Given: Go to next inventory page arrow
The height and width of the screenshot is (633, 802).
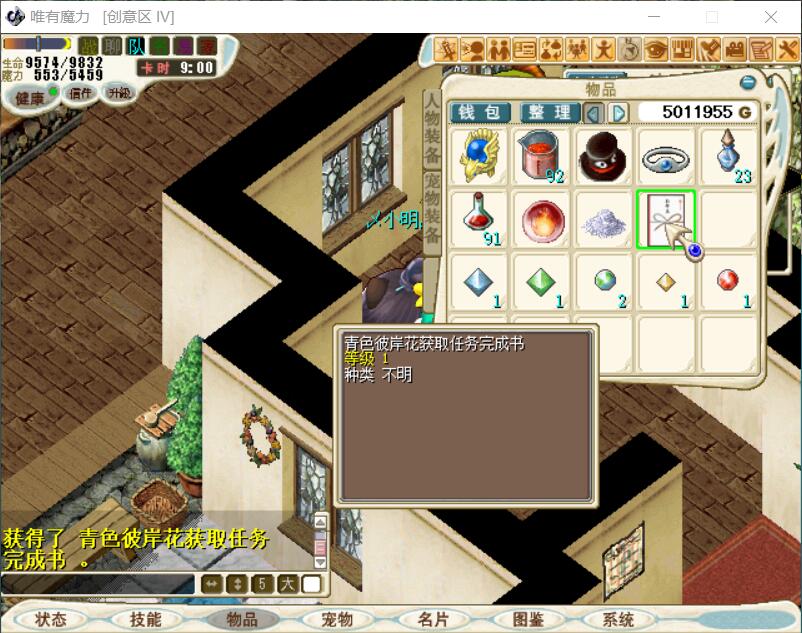Looking at the screenshot, I should [619, 112].
